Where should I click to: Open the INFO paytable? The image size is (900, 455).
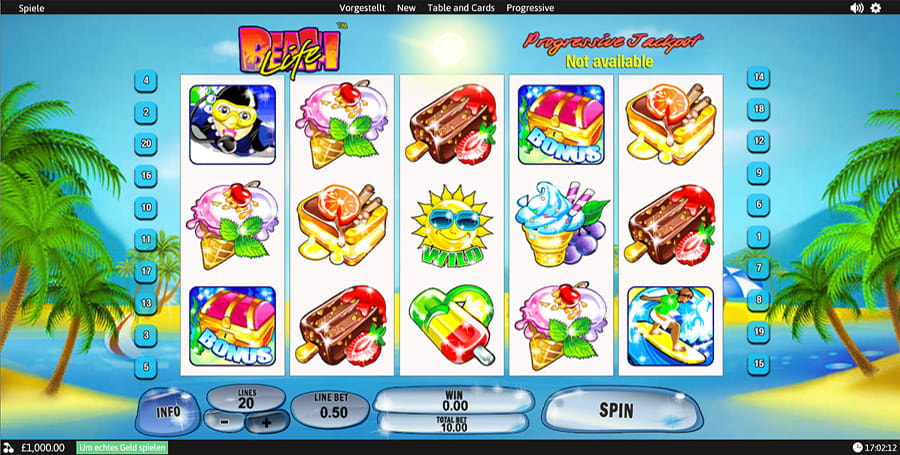(167, 410)
